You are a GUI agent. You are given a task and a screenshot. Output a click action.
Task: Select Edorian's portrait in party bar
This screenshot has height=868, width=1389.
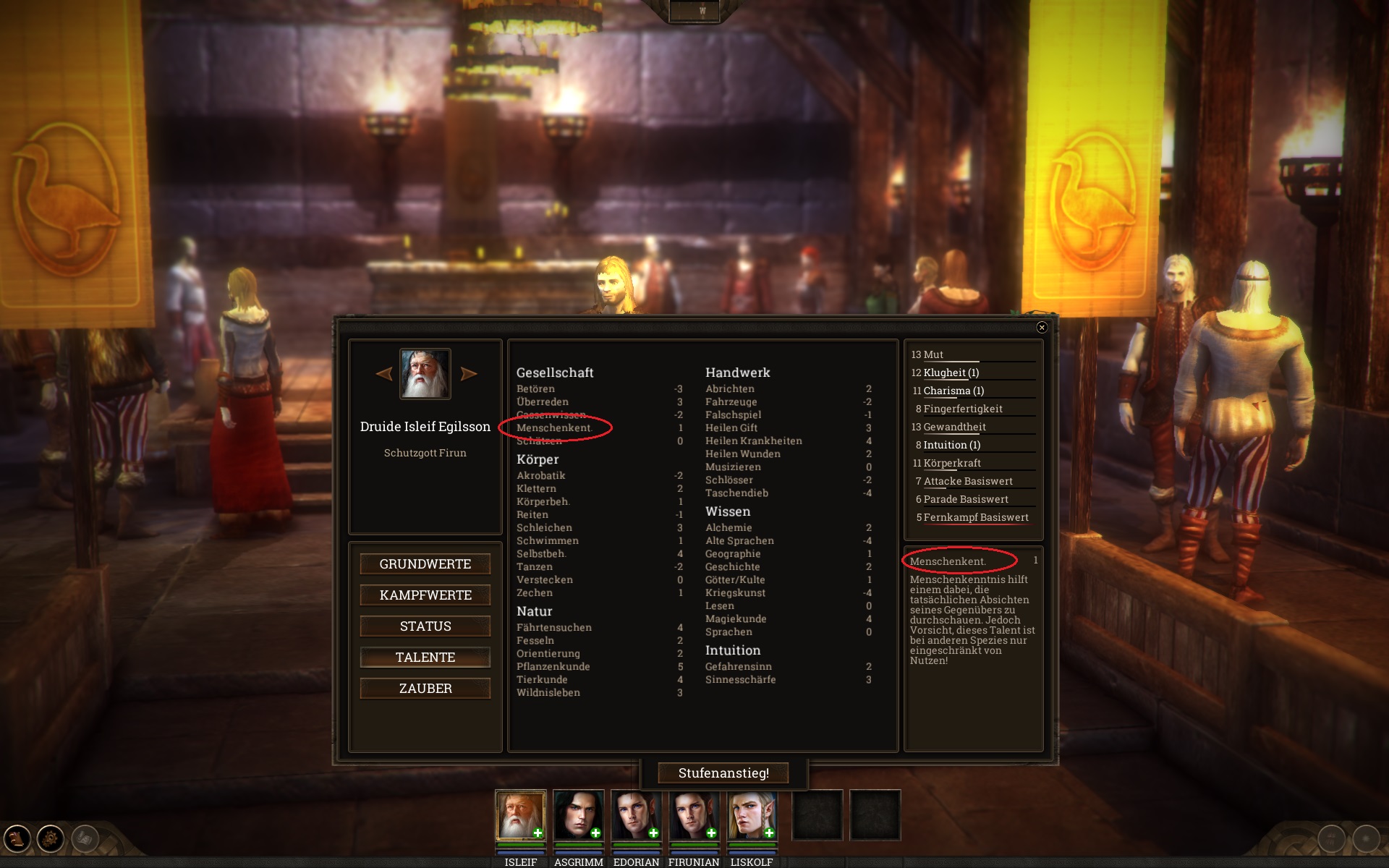[x=636, y=815]
